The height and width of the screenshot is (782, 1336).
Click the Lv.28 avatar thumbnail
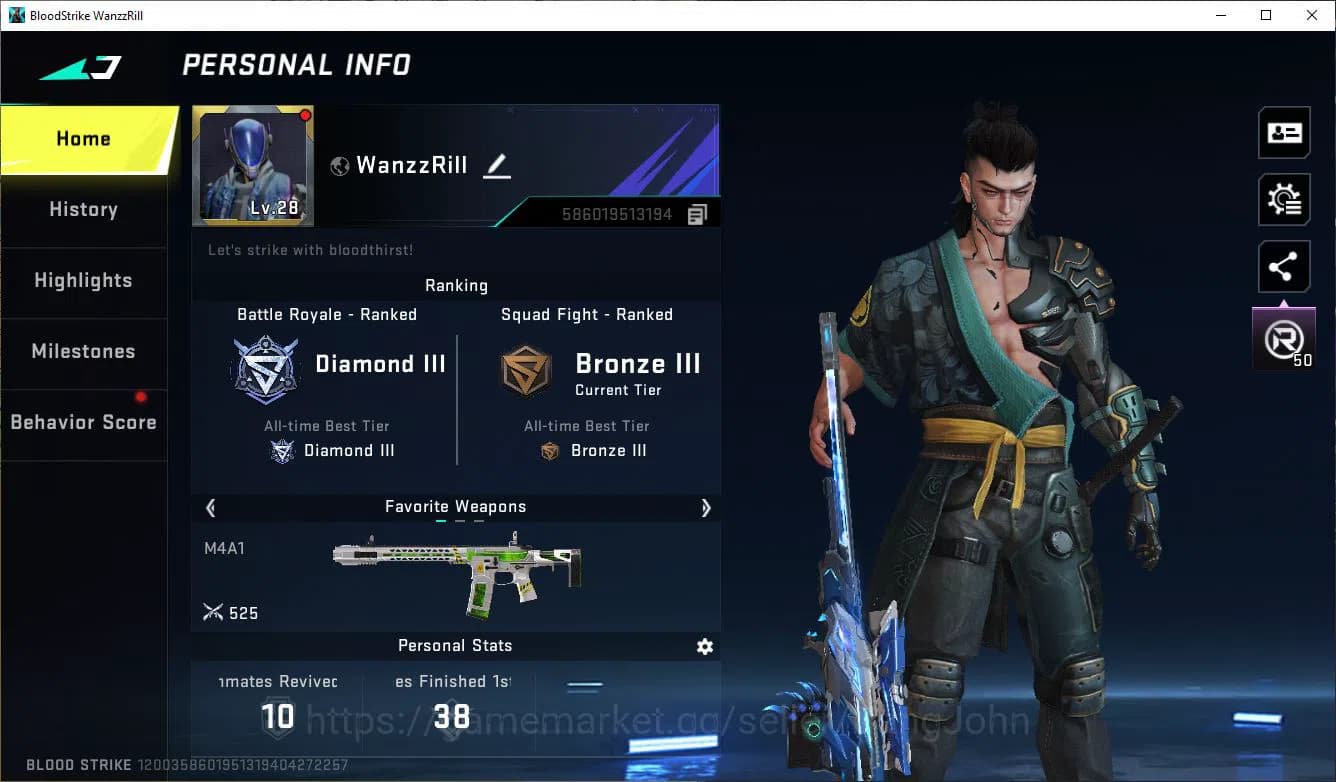click(253, 165)
